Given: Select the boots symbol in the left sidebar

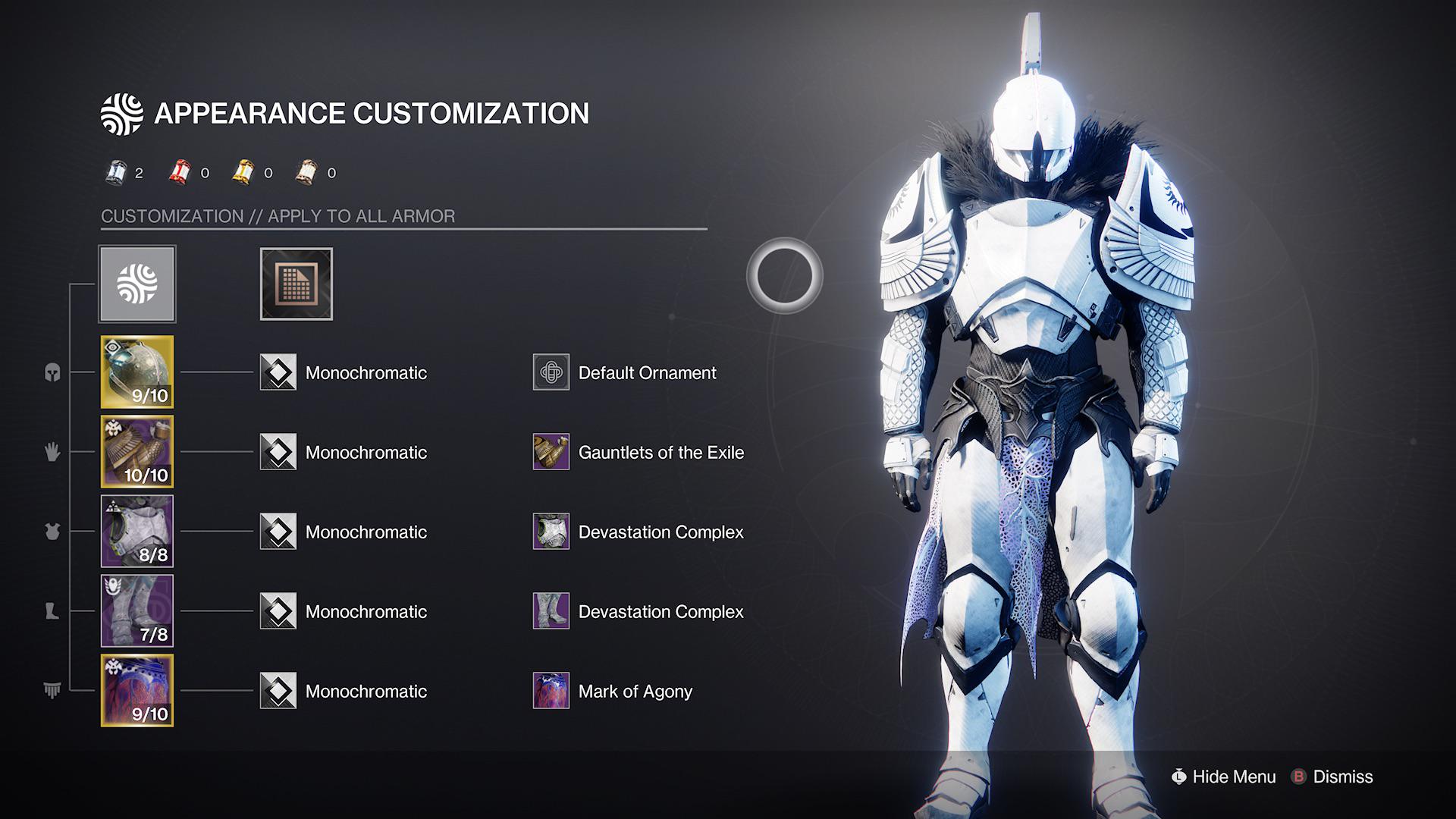Looking at the screenshot, I should point(51,611).
